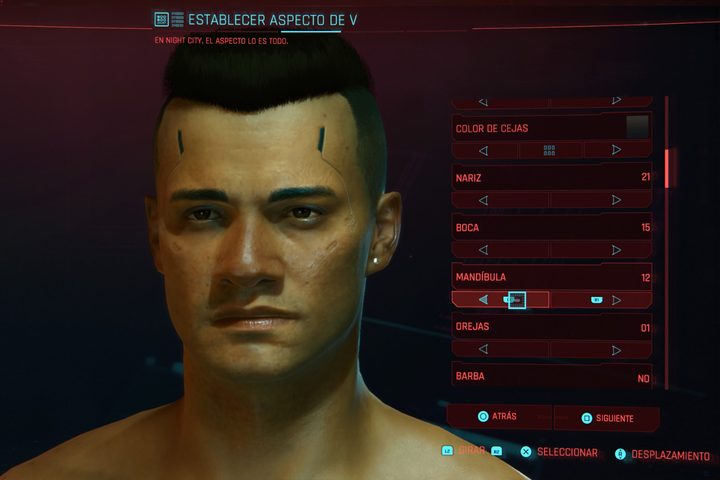Image resolution: width=720 pixels, height=480 pixels.
Task: Continue with the Siguiente button
Action: coord(607,417)
